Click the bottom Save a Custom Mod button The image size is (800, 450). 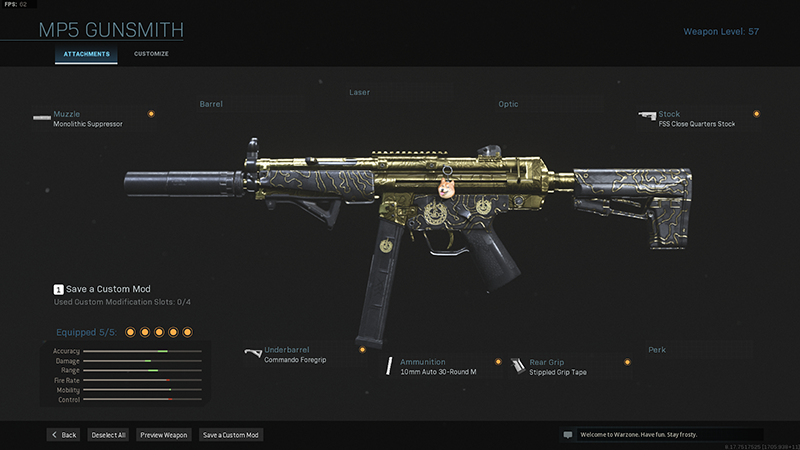pos(230,435)
